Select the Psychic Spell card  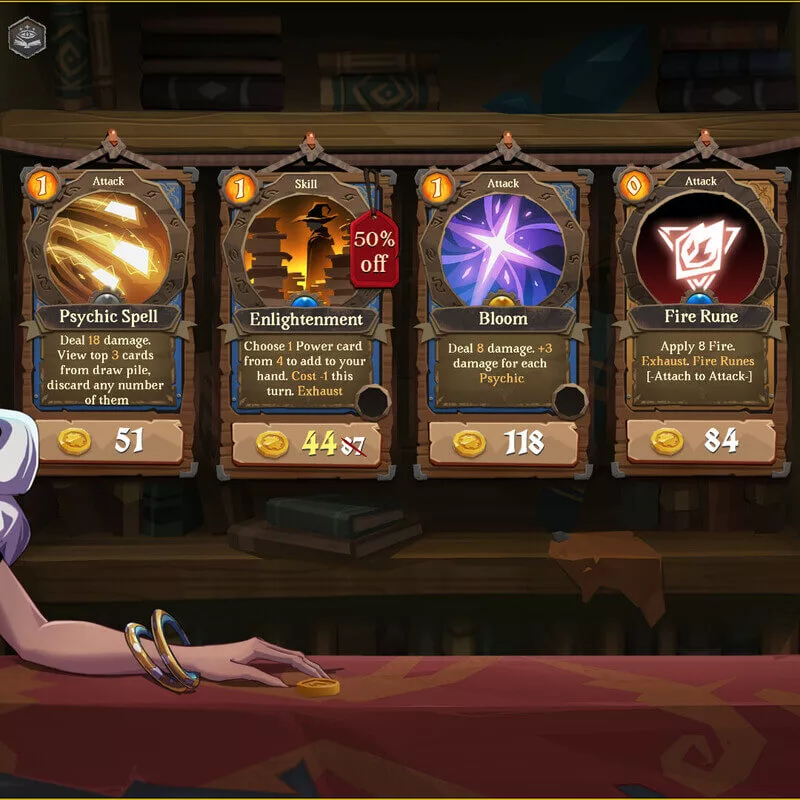(110, 290)
